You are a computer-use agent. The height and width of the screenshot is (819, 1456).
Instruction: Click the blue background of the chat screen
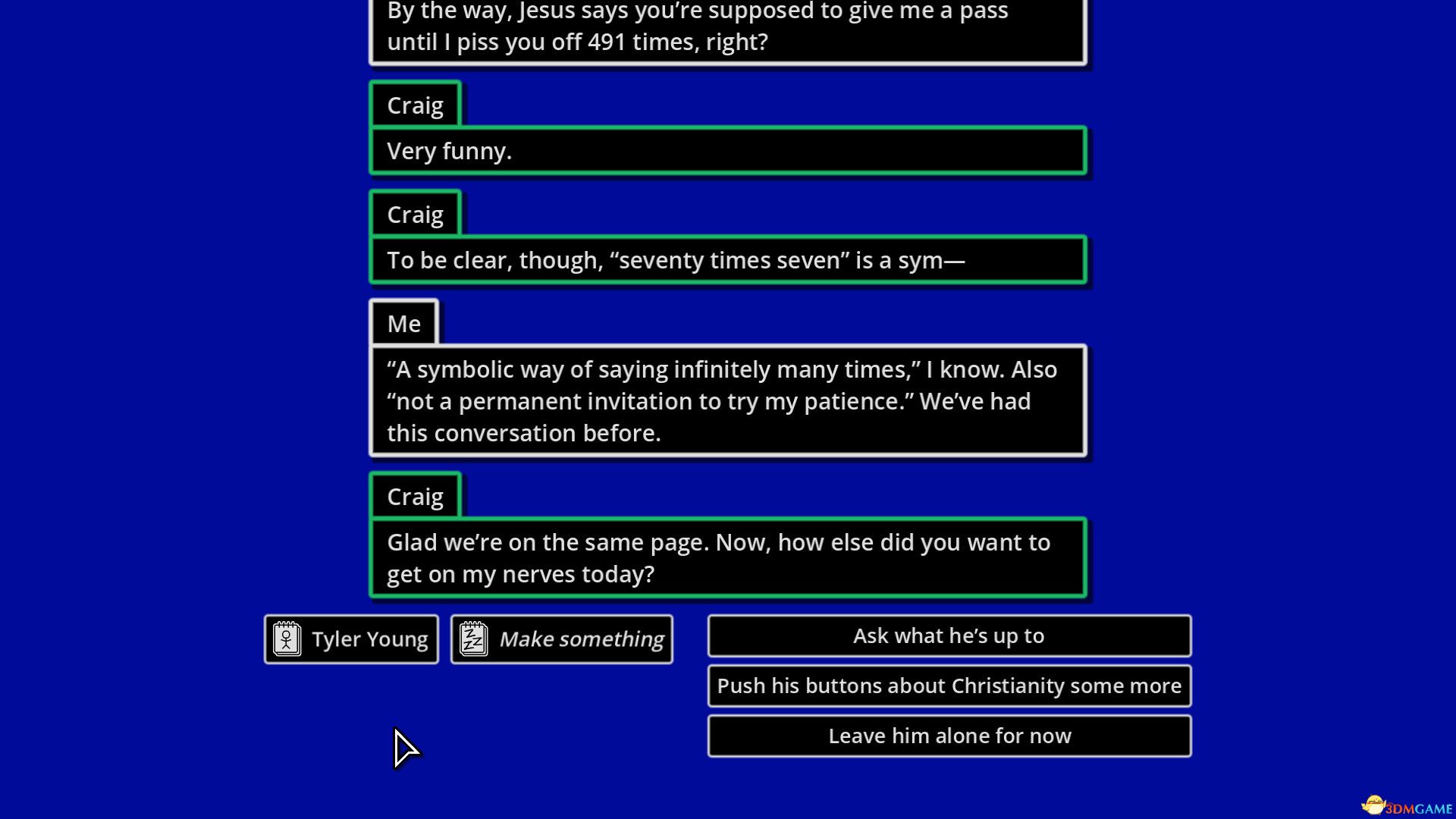[152, 379]
